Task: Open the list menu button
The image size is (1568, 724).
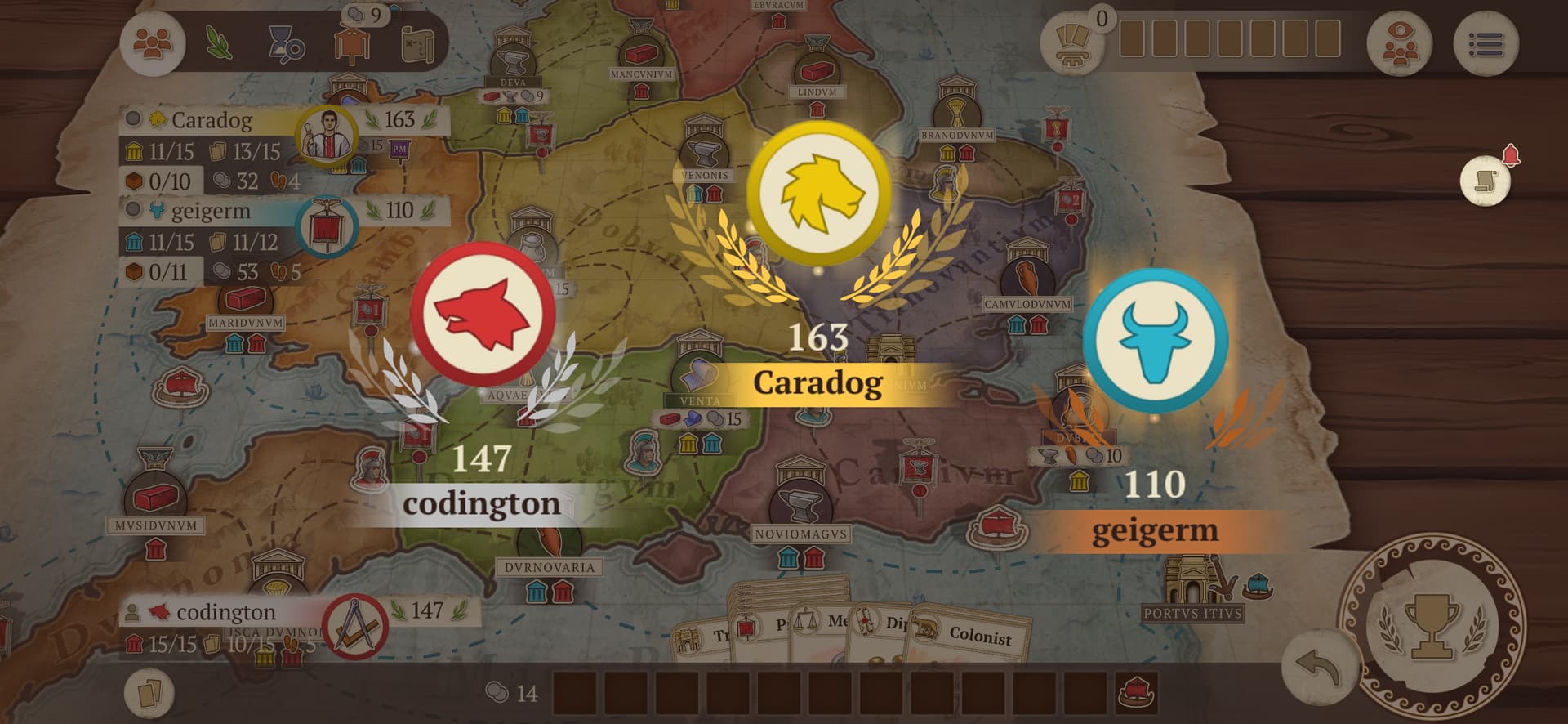Action: [1486, 44]
